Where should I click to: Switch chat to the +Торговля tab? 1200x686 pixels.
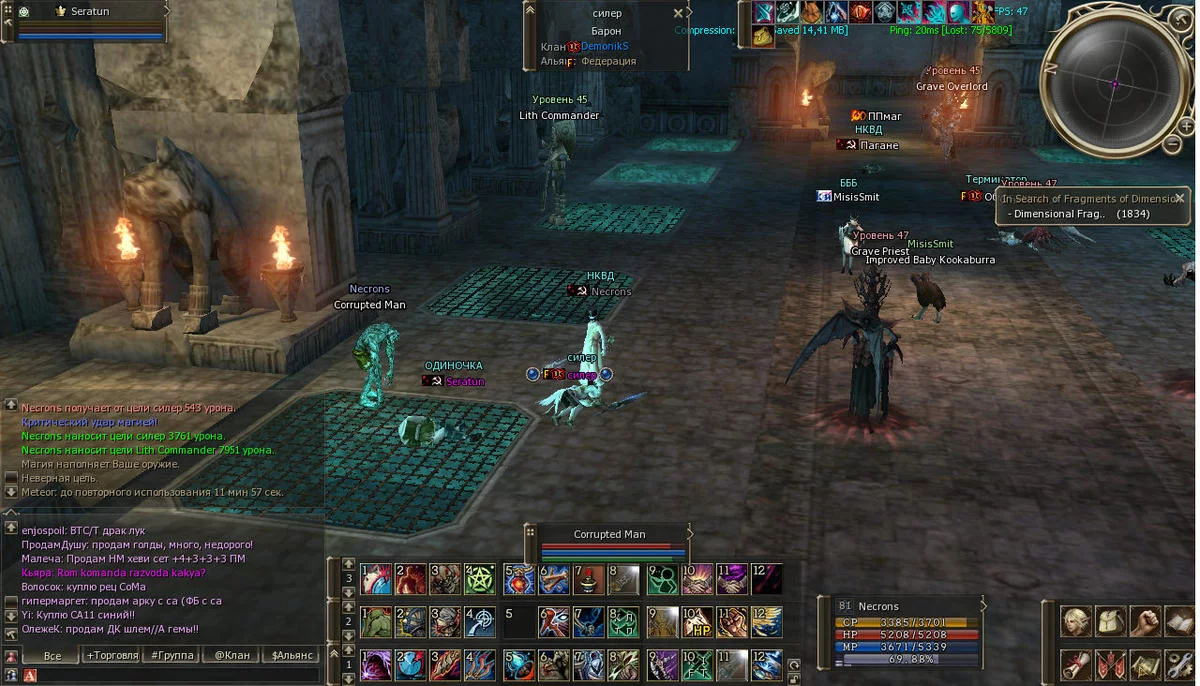click(x=113, y=655)
